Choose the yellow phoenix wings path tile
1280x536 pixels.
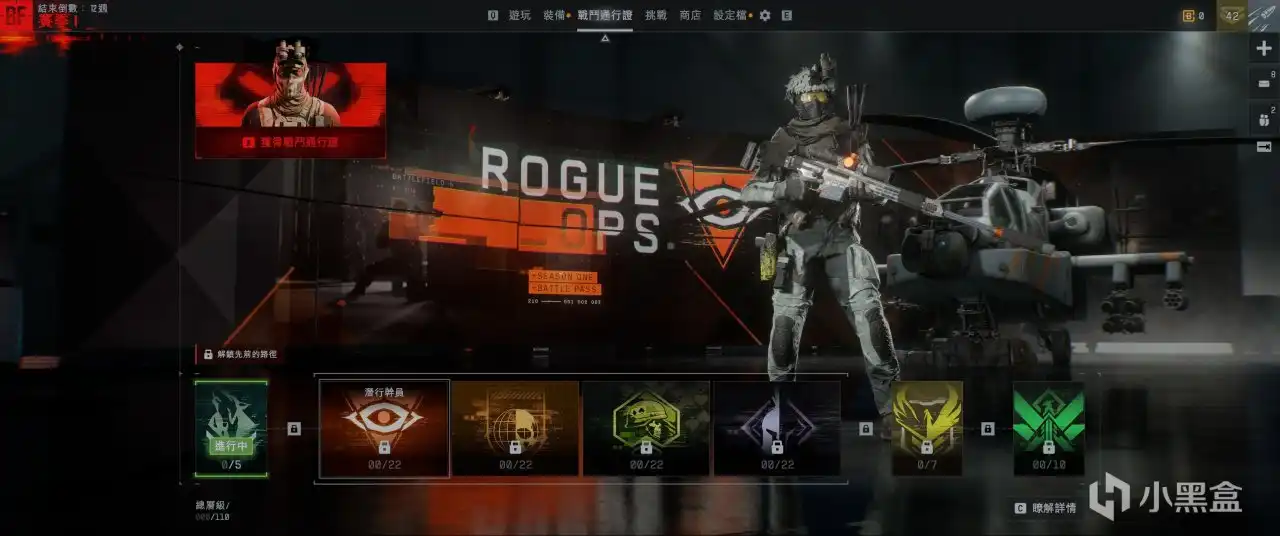click(927, 428)
